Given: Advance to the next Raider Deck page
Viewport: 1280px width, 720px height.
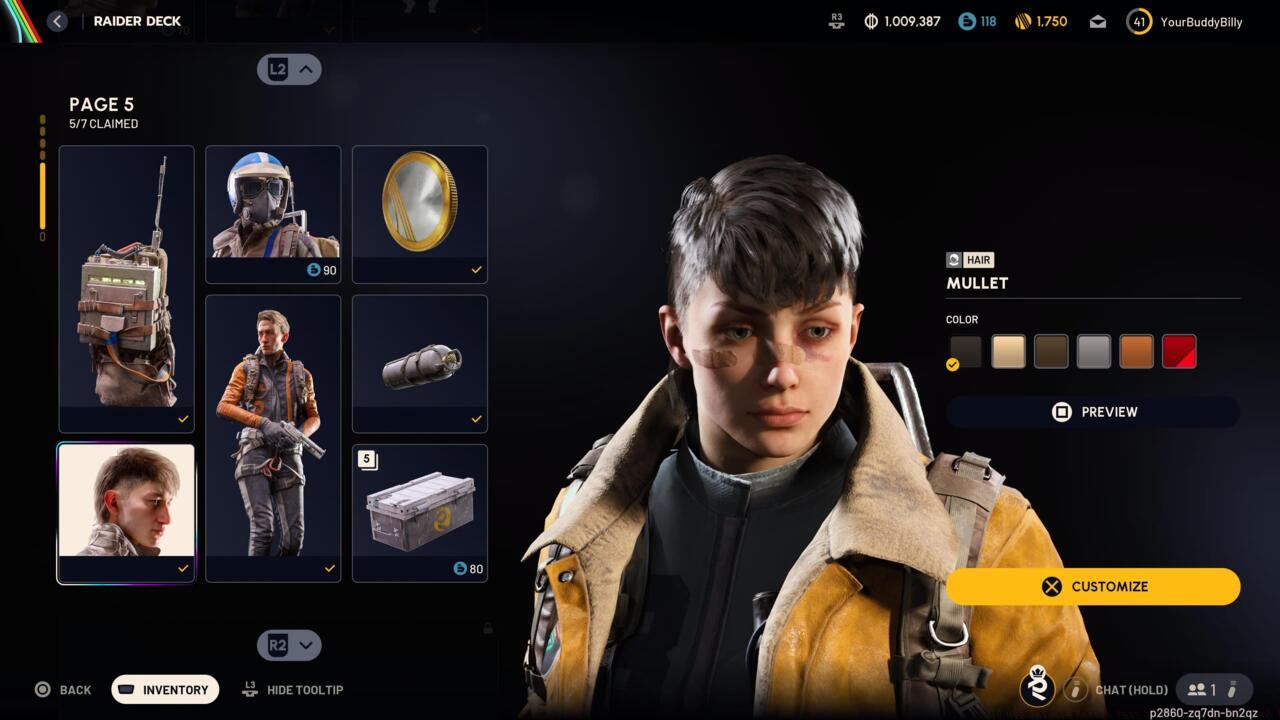Looking at the screenshot, I should pyautogui.click(x=289, y=645).
